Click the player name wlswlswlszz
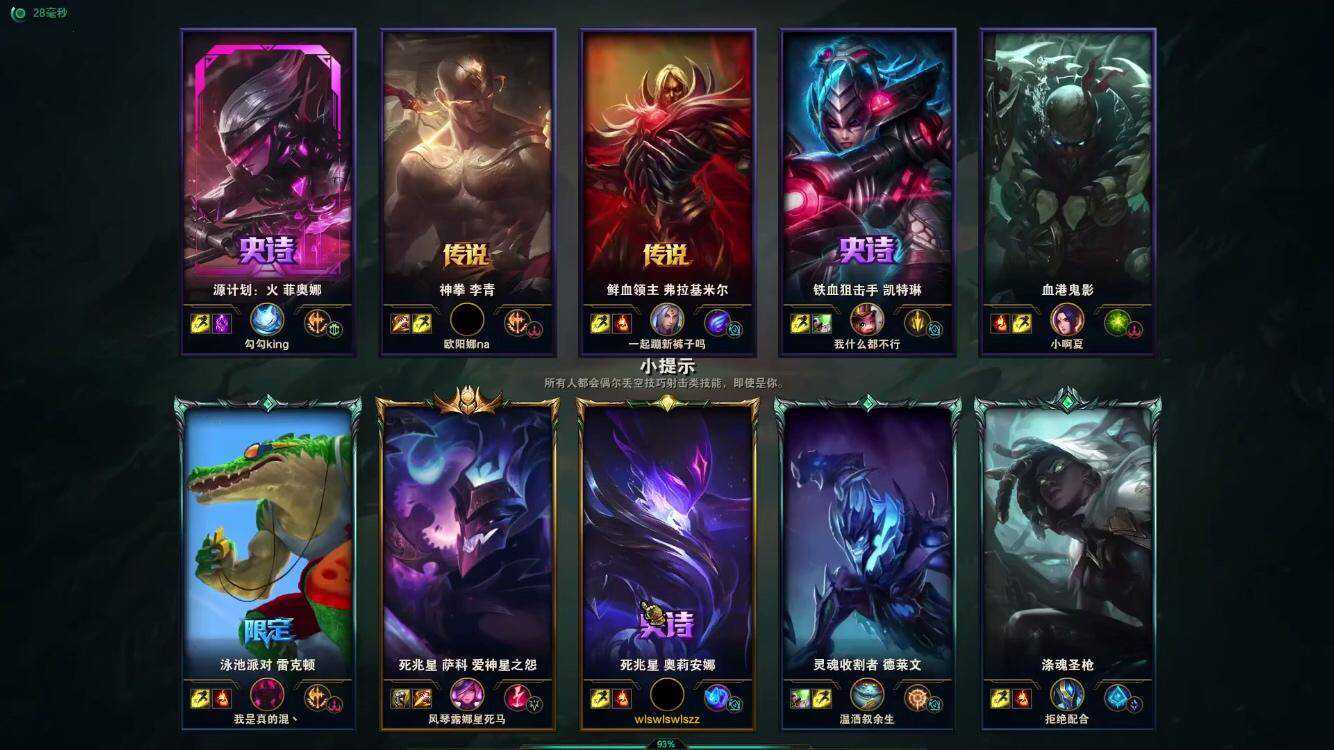 pos(666,718)
